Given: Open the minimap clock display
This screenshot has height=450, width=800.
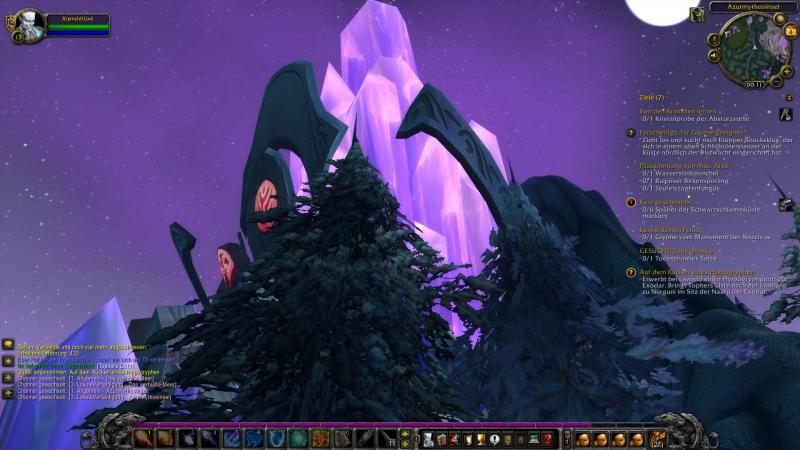Looking at the screenshot, I should point(754,84).
